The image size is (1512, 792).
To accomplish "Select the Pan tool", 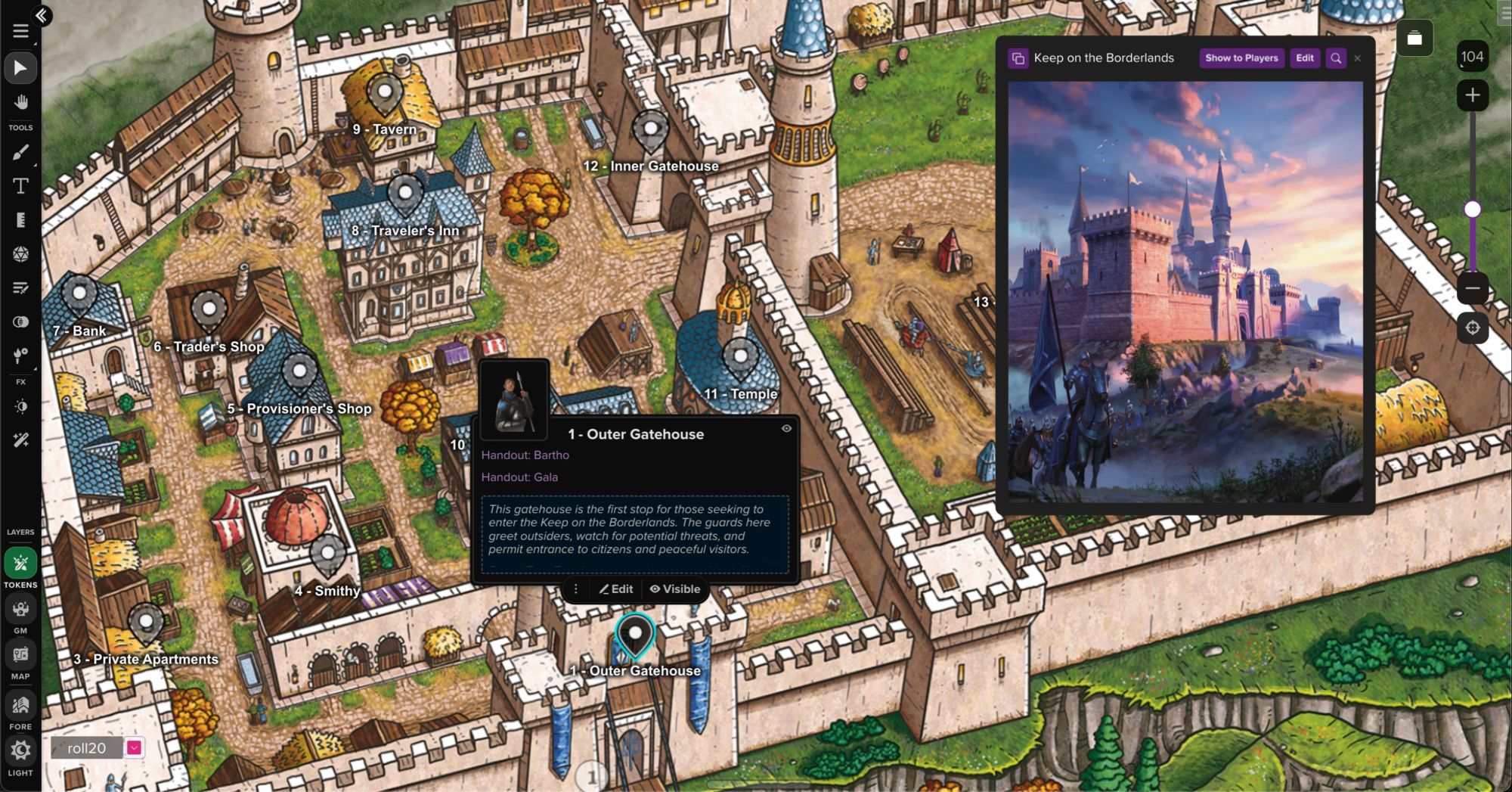I will (21, 101).
